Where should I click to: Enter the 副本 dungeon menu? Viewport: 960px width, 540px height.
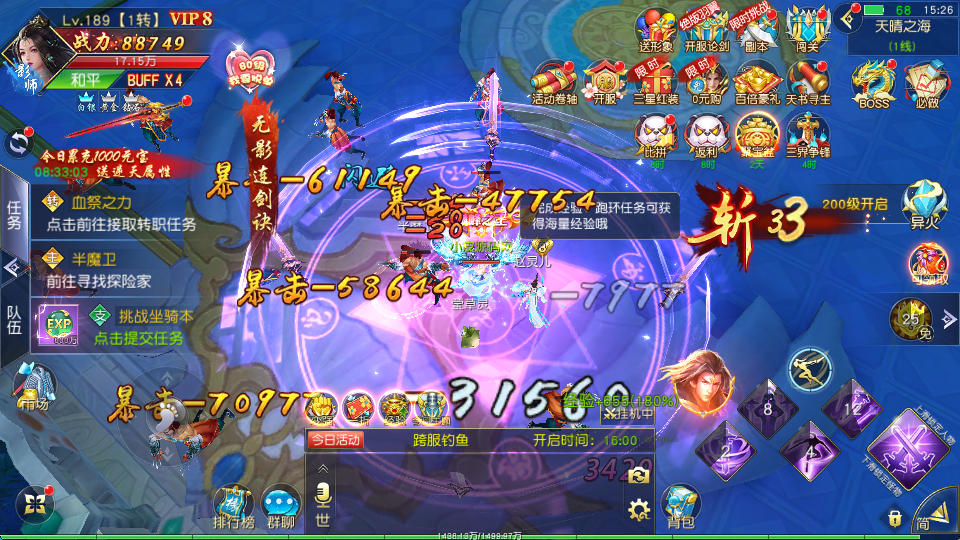click(755, 26)
